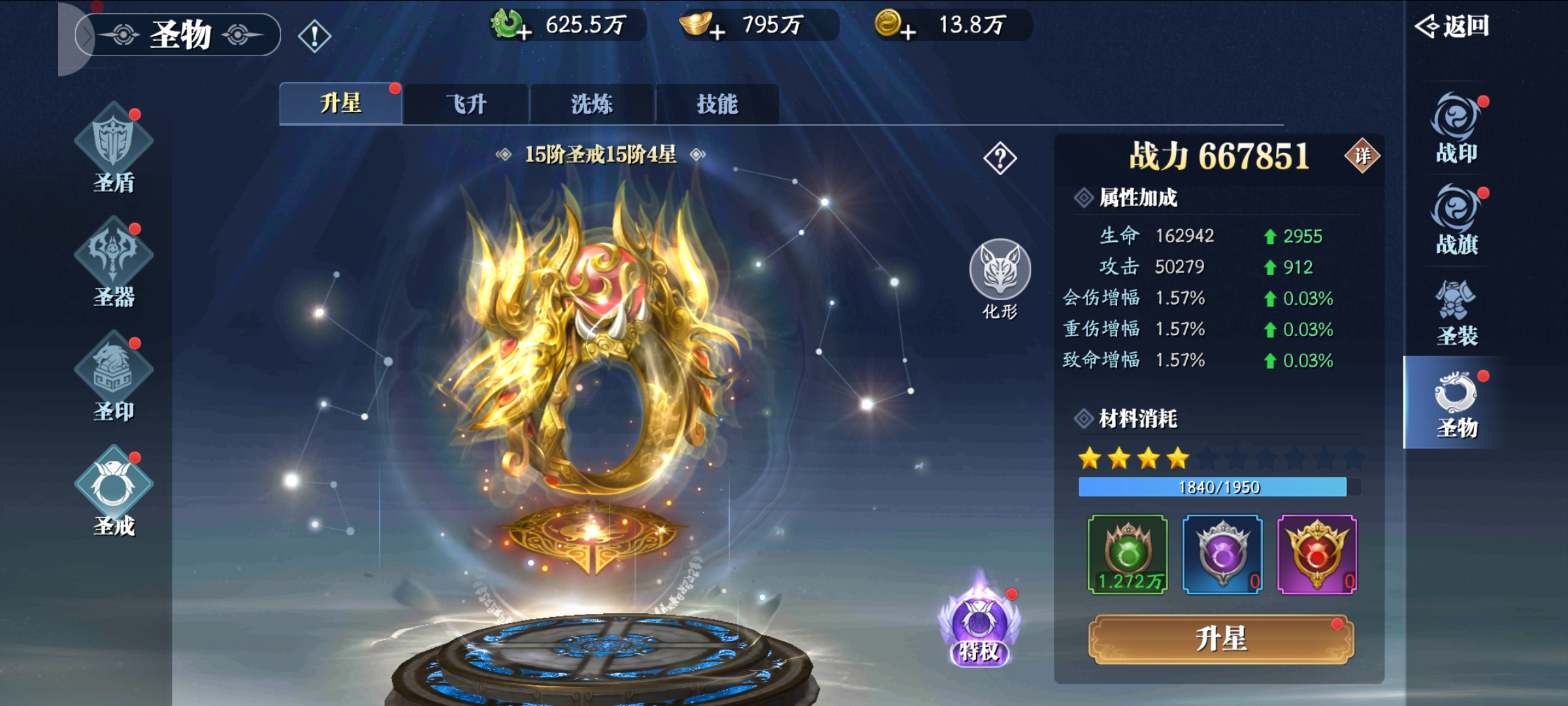Image resolution: width=1568 pixels, height=706 pixels.
Task: Click the 升星 upgrade button
Action: coord(1220,639)
